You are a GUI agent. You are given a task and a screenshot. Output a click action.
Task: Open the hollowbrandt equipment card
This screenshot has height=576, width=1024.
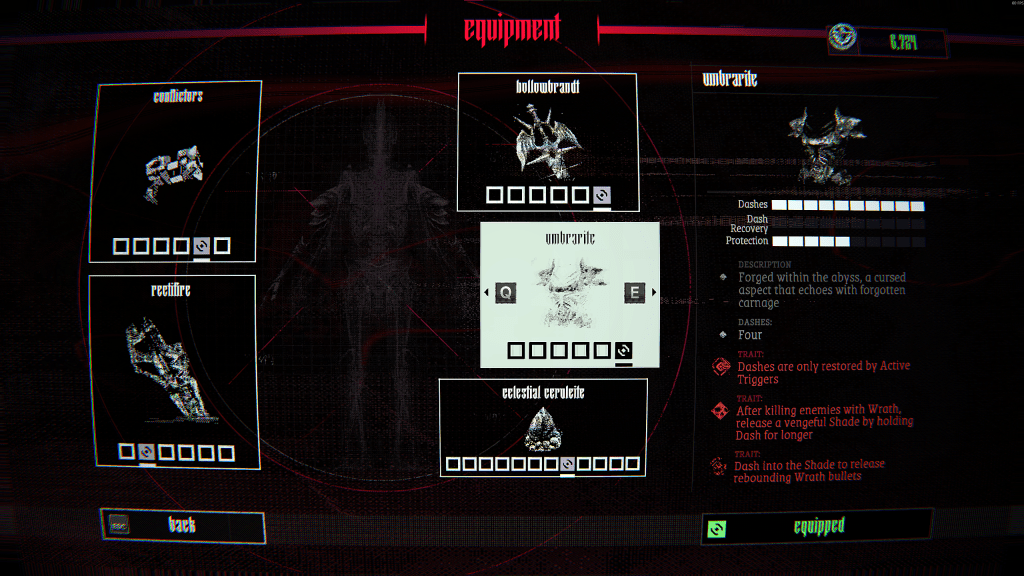(x=547, y=142)
